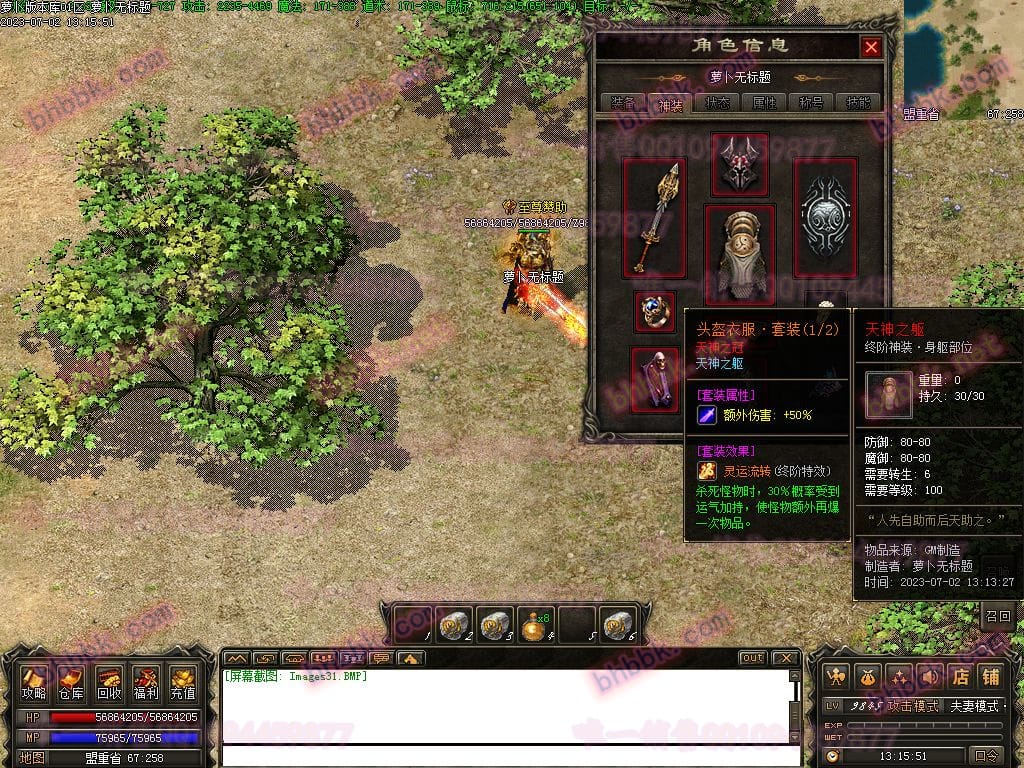Close the 角色信息 character window
This screenshot has height=768, width=1024.
tap(871, 47)
